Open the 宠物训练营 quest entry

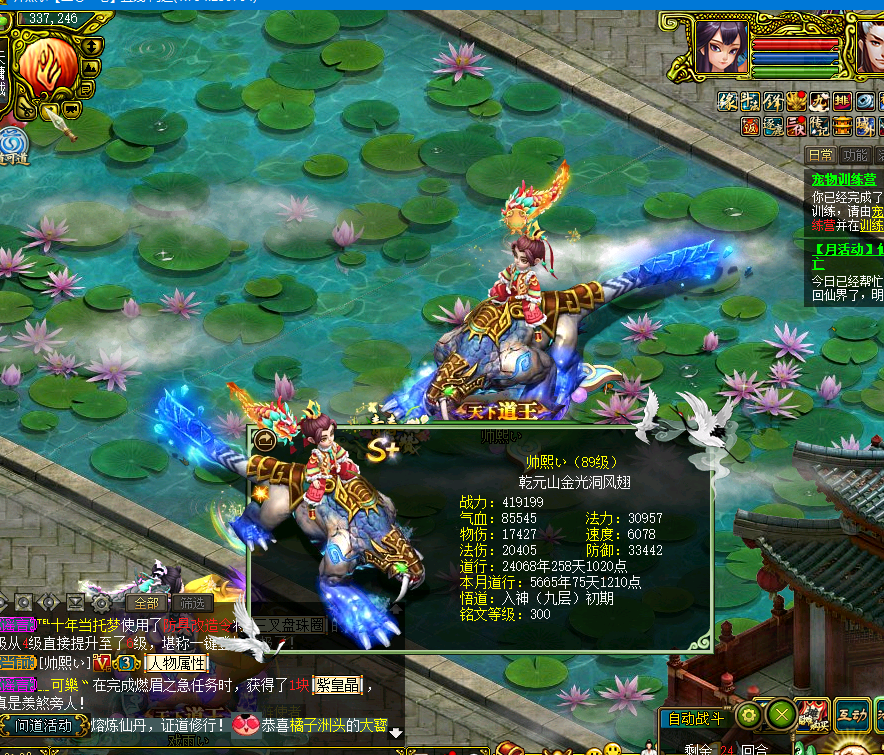click(843, 179)
